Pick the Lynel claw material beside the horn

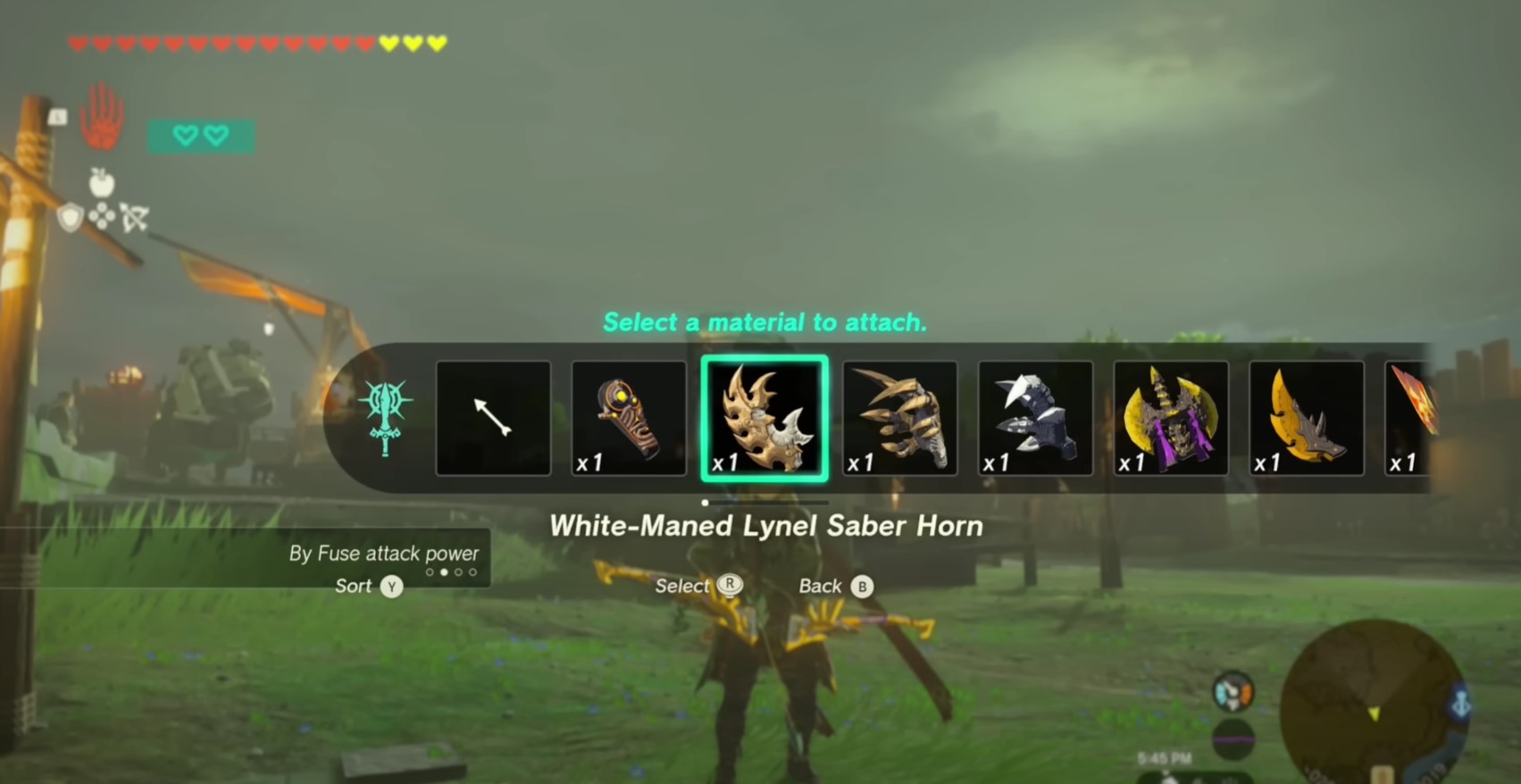click(899, 418)
